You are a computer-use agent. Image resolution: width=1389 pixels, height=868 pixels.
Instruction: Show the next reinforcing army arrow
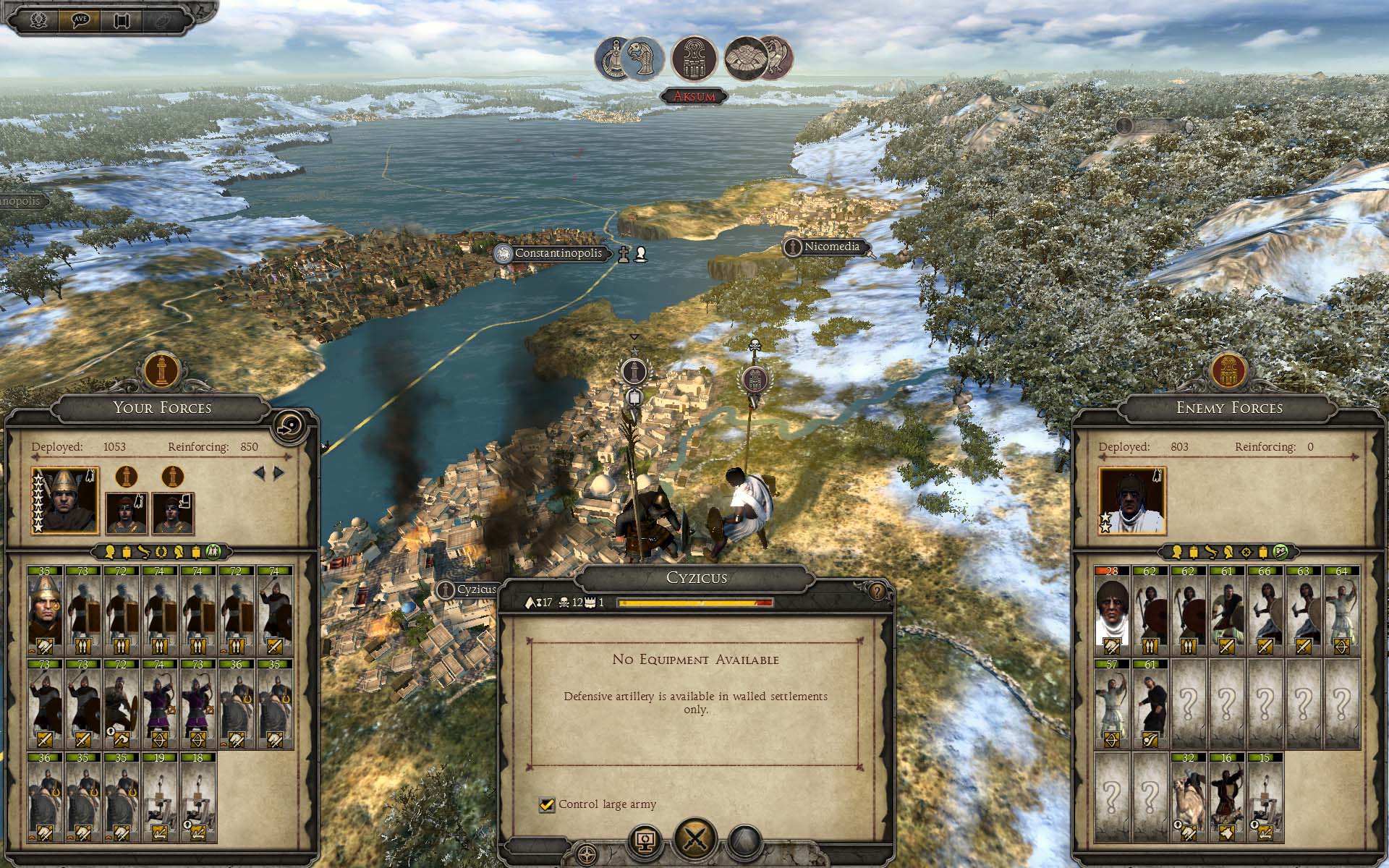pyautogui.click(x=279, y=473)
